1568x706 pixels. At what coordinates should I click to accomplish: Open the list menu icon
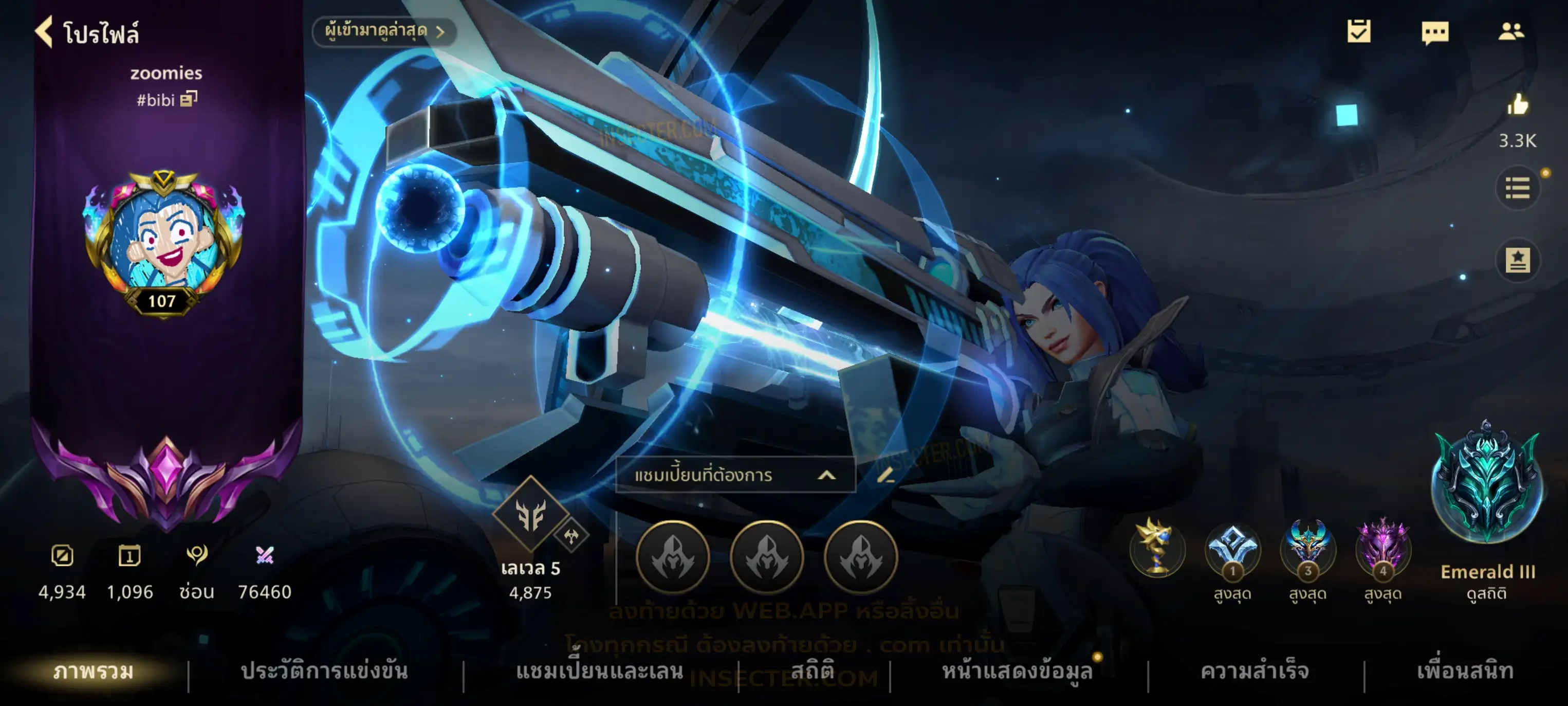(x=1518, y=188)
